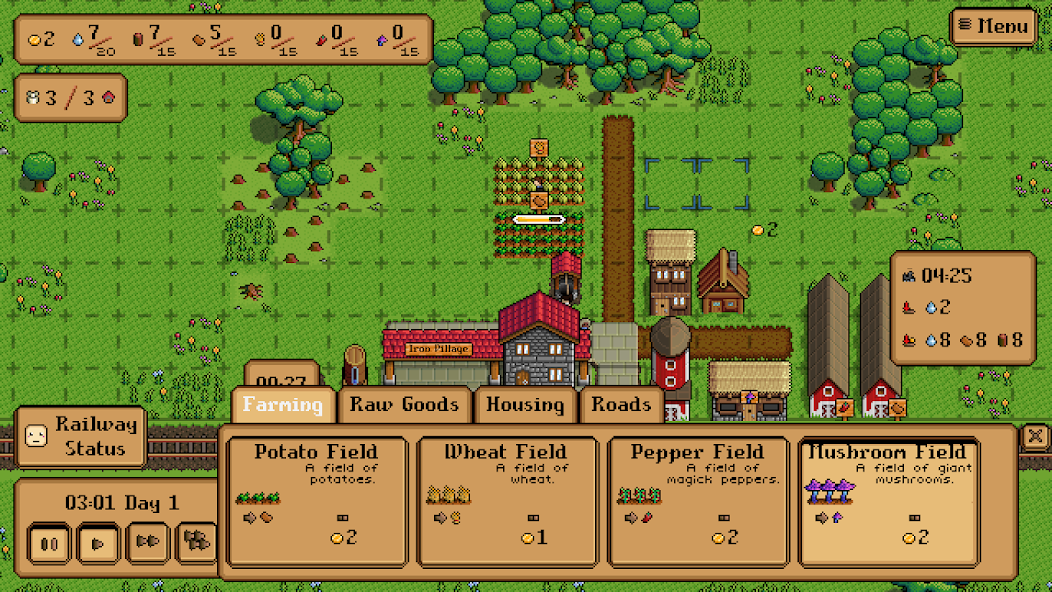Activate the fastest game speed
Screen dimensions: 1052x592
tap(196, 543)
